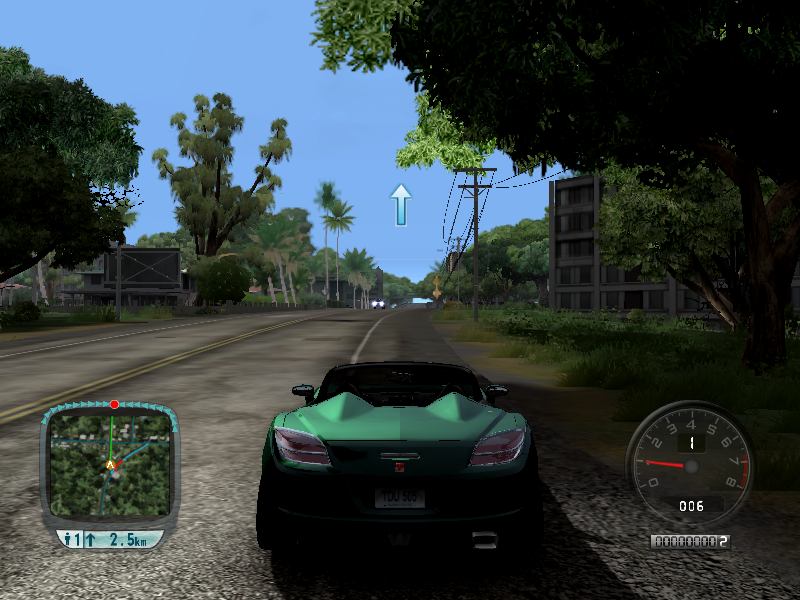Click the blue GPS direction arrow
The width and height of the screenshot is (800, 600).
pos(401,204)
